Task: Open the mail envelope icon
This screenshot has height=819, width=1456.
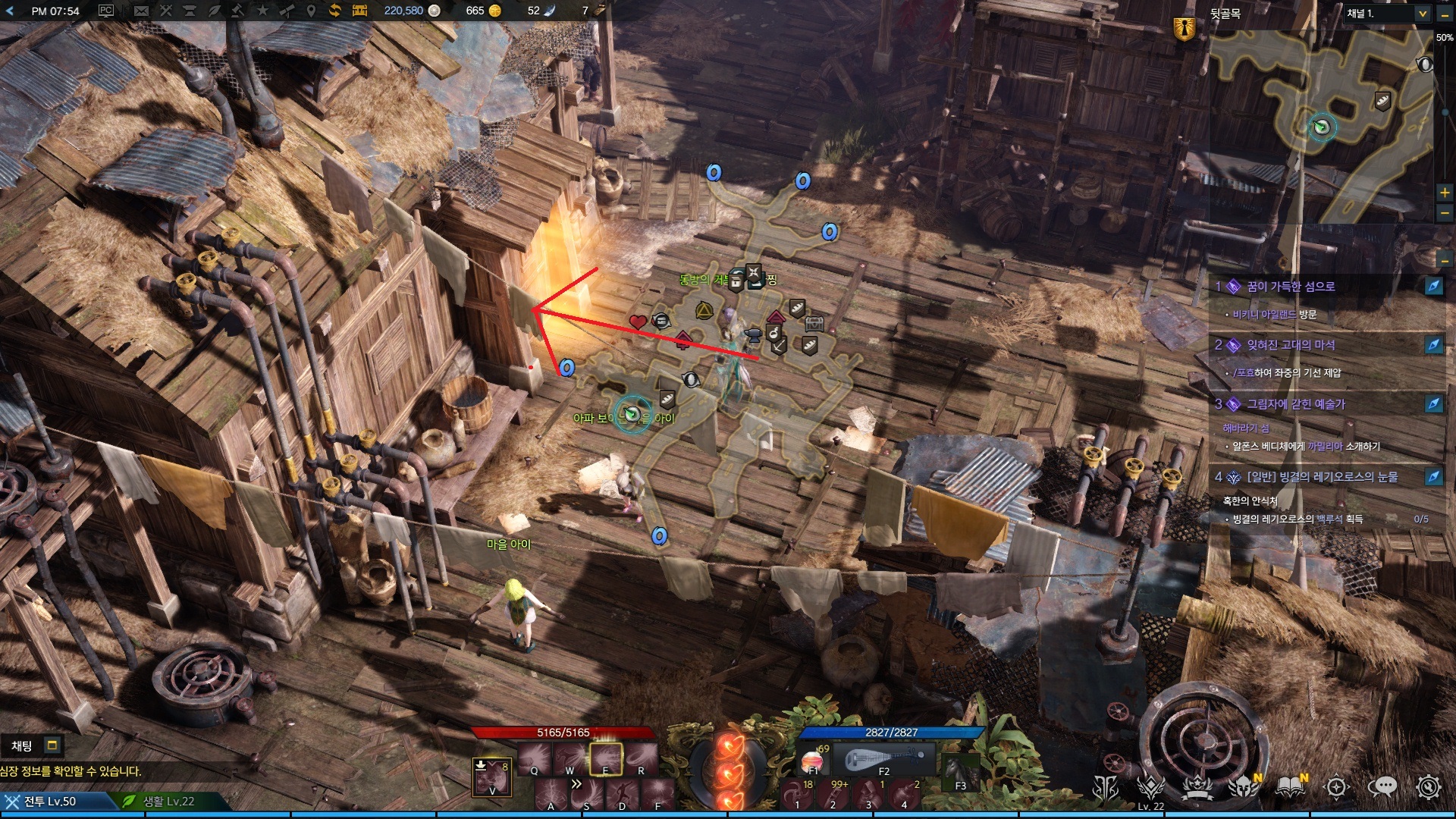Action: click(141, 11)
